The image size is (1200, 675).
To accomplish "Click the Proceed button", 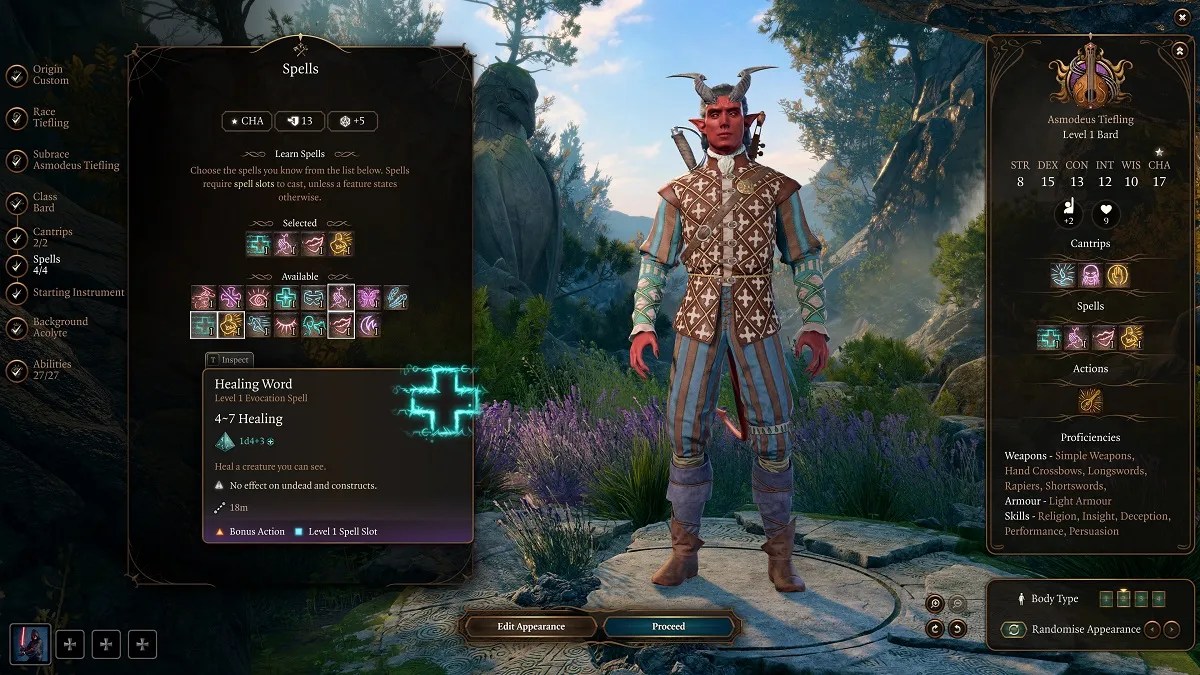I will 669,627.
